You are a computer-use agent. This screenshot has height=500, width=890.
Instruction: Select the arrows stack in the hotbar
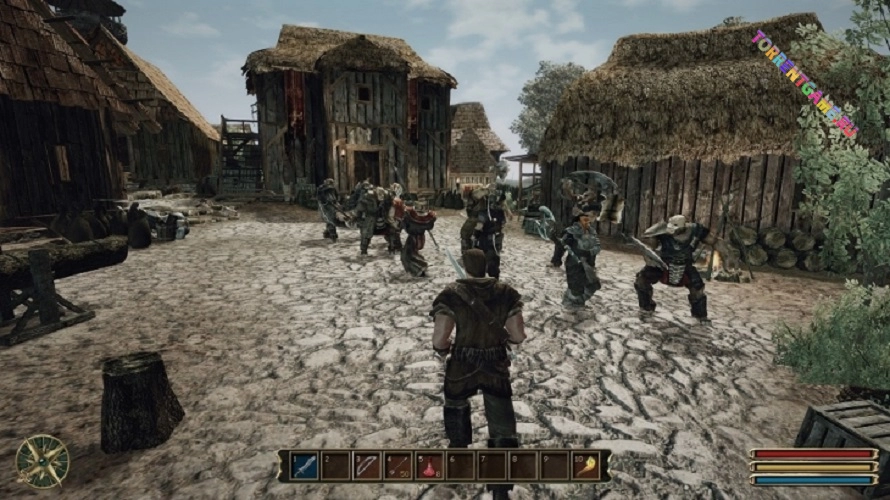(398, 466)
